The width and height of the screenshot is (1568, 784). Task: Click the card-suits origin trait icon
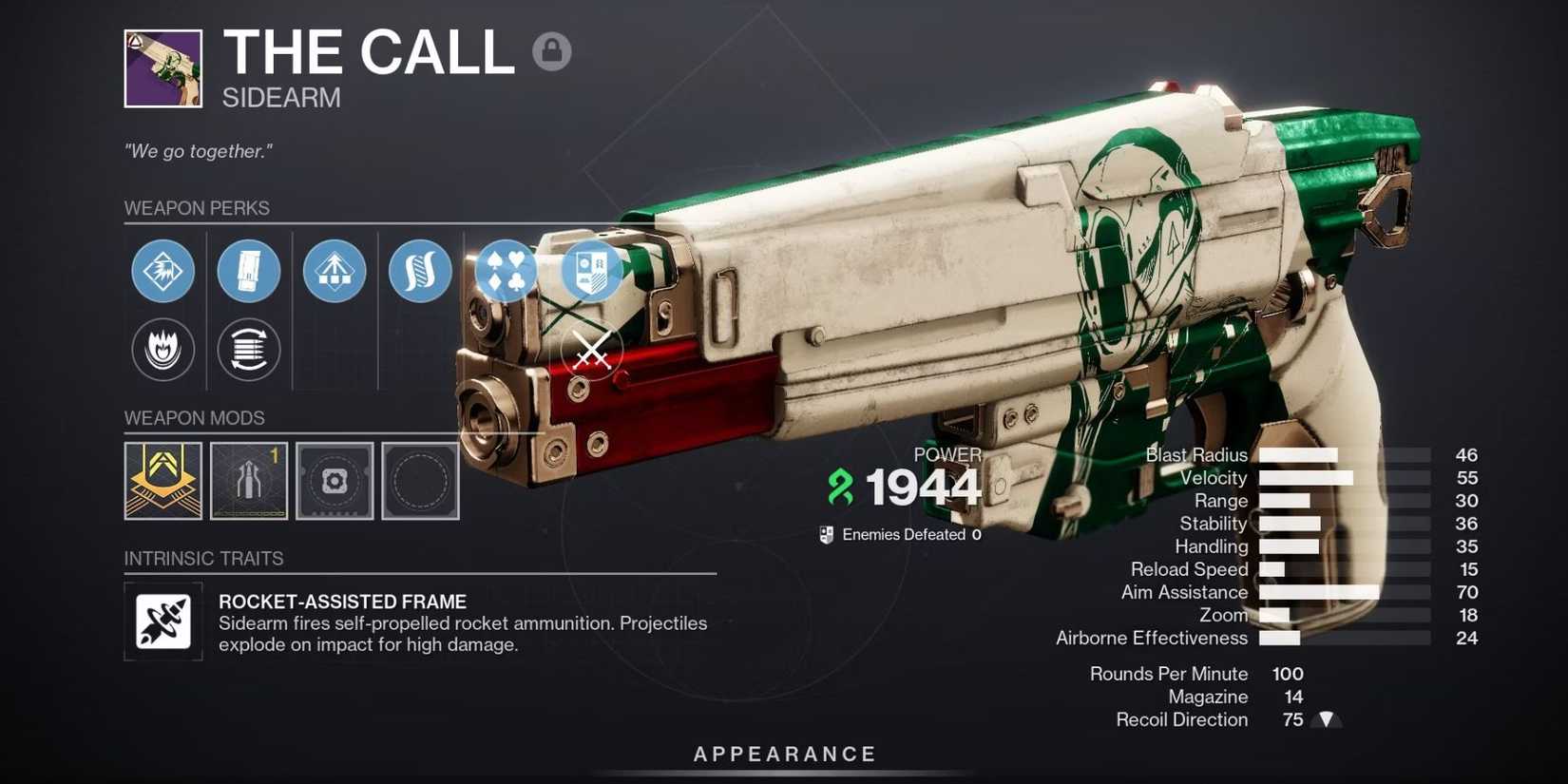click(506, 271)
